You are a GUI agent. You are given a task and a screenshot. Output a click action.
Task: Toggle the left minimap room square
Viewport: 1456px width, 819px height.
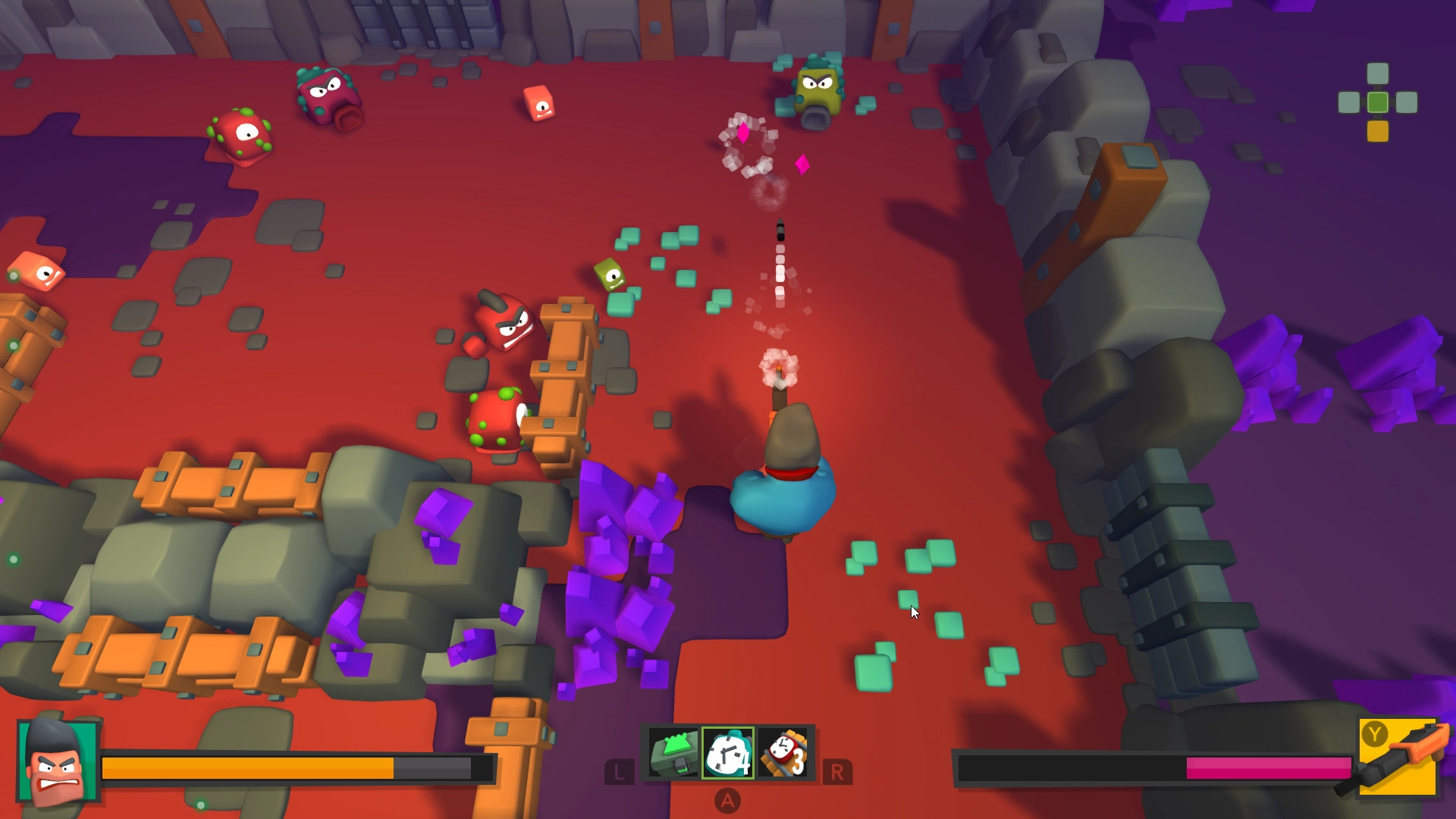1348,101
